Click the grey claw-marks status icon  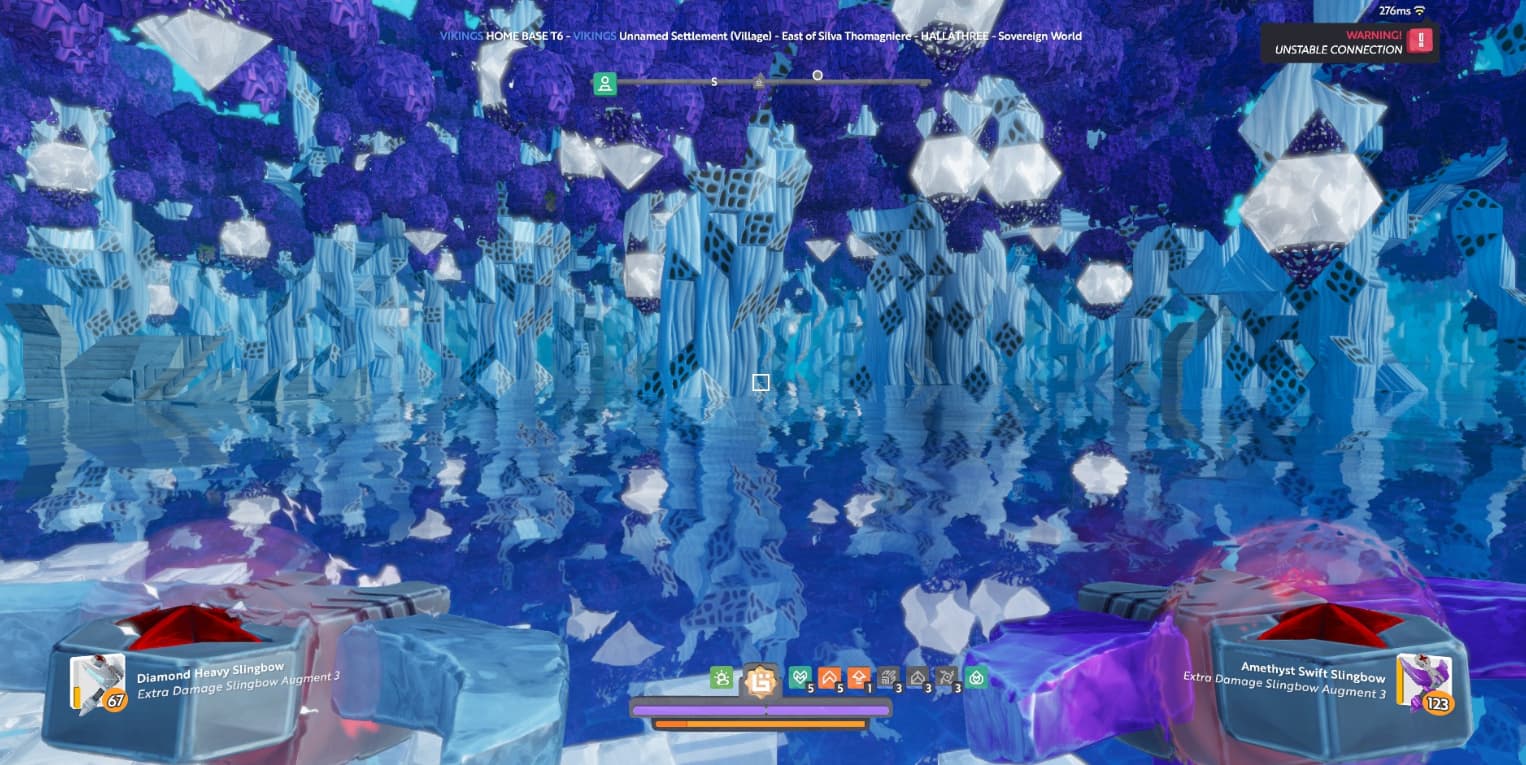[x=887, y=678]
